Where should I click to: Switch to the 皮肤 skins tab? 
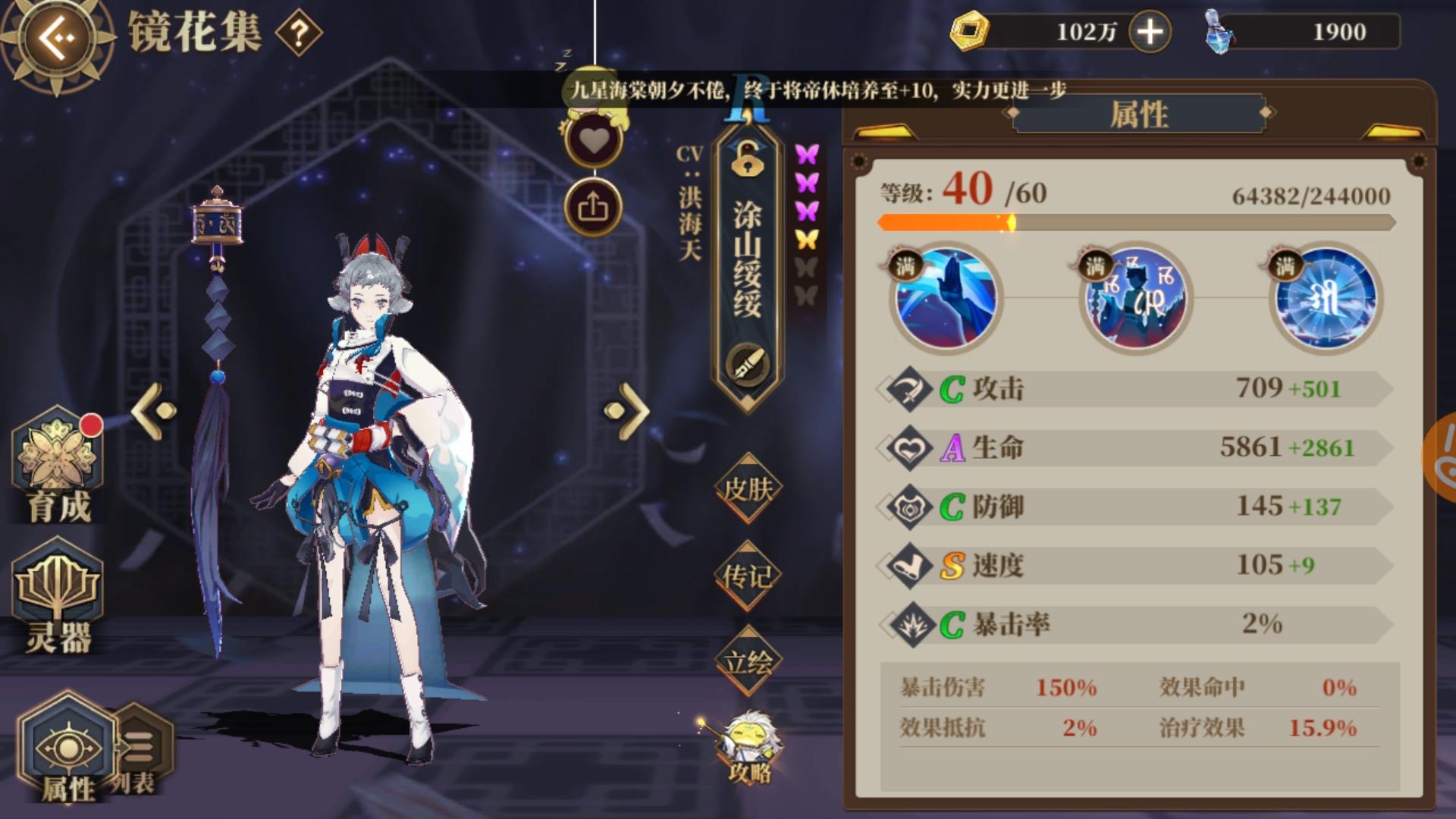pyautogui.click(x=747, y=489)
